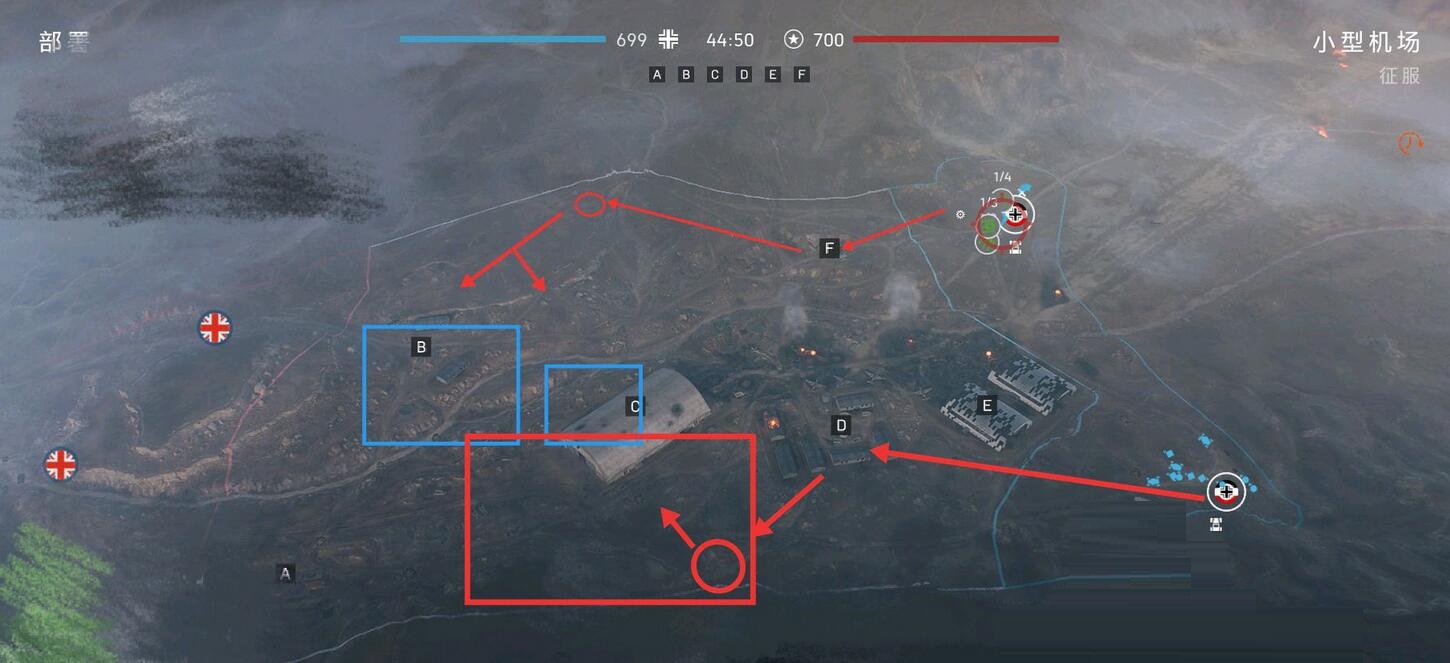The image size is (1450, 663).
Task: Choose capture point B on the map
Action: 422,347
